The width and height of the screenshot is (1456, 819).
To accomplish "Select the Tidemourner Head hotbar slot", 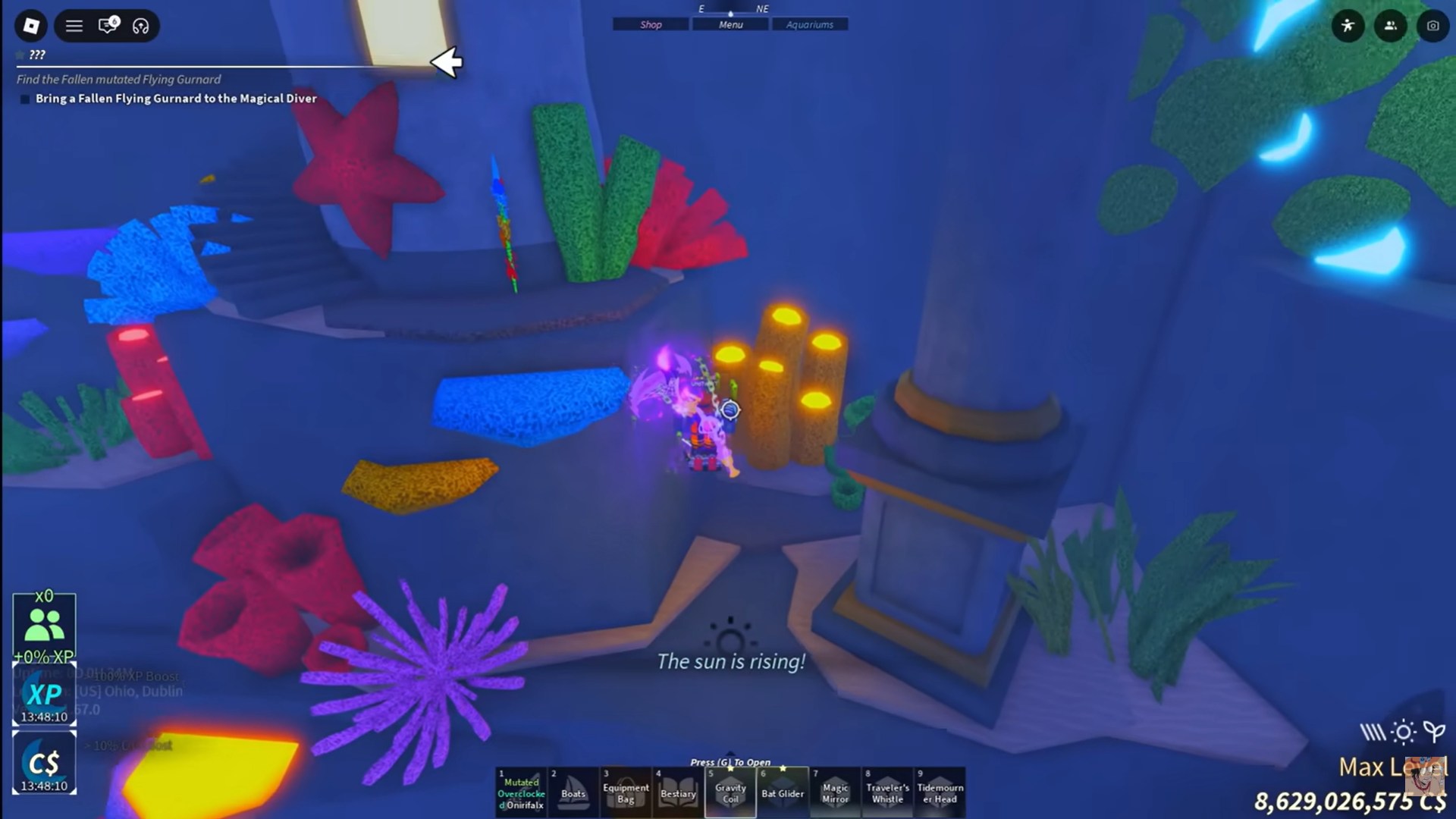I will tap(940, 791).
